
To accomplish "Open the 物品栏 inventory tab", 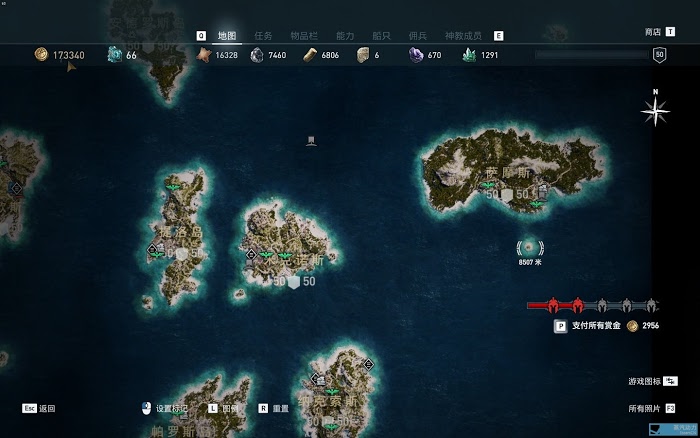I will 303,35.
